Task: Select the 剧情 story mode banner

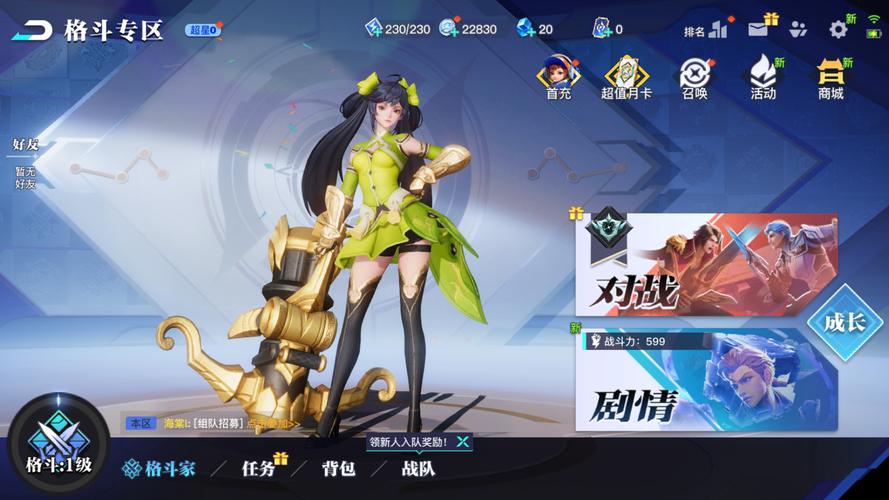Action: tap(706, 382)
